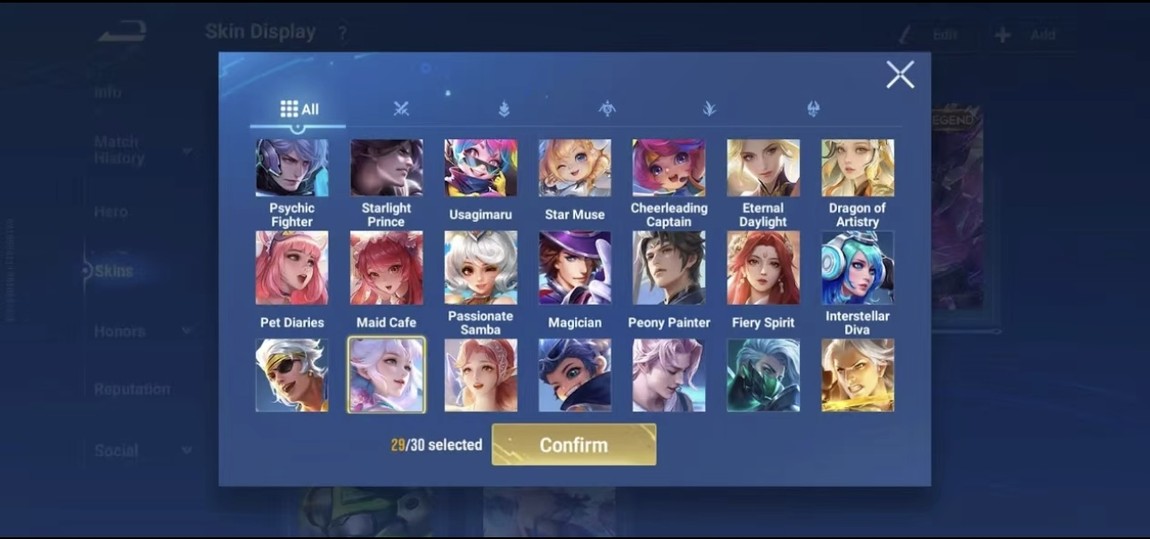Close the skin selection dialog
Screen dimensions: 1150x539
point(900,74)
